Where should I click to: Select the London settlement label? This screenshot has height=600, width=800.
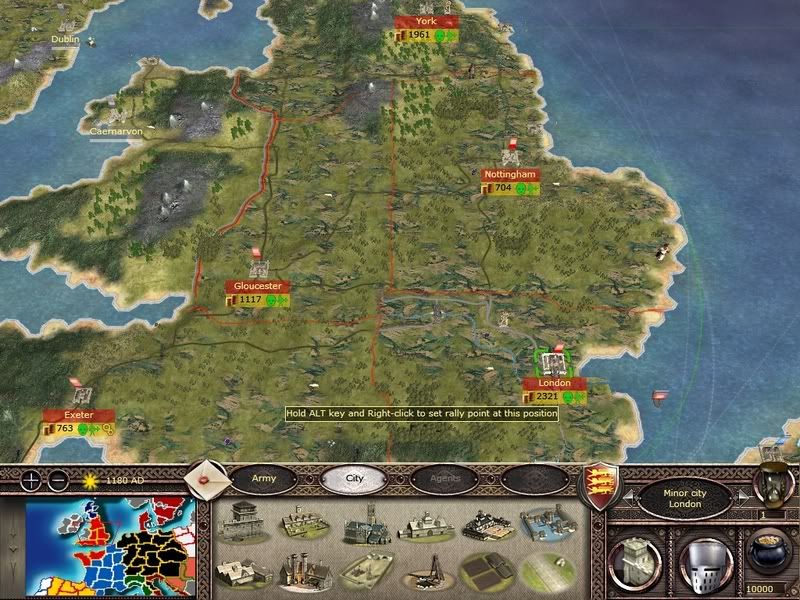553,383
